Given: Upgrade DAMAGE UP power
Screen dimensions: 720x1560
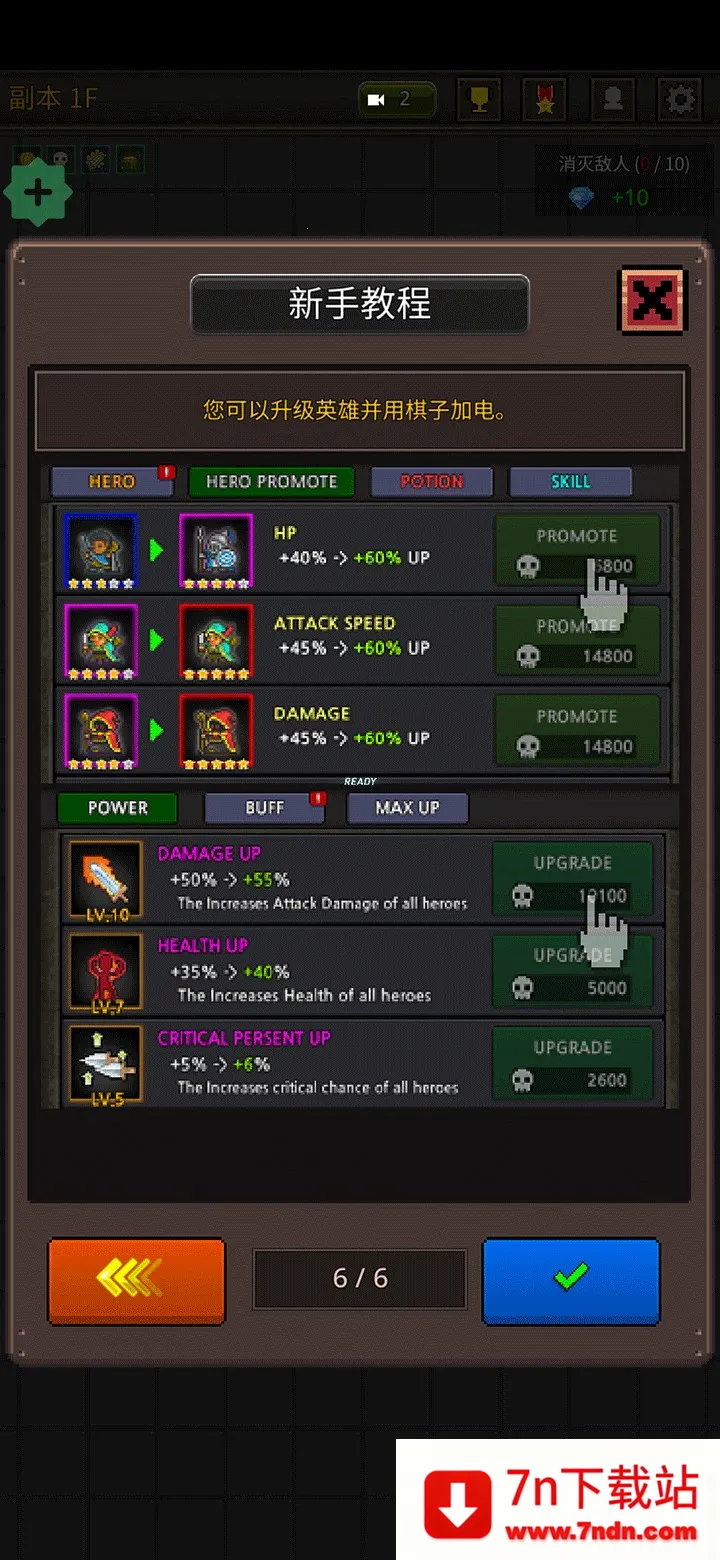Looking at the screenshot, I should click(x=572, y=879).
